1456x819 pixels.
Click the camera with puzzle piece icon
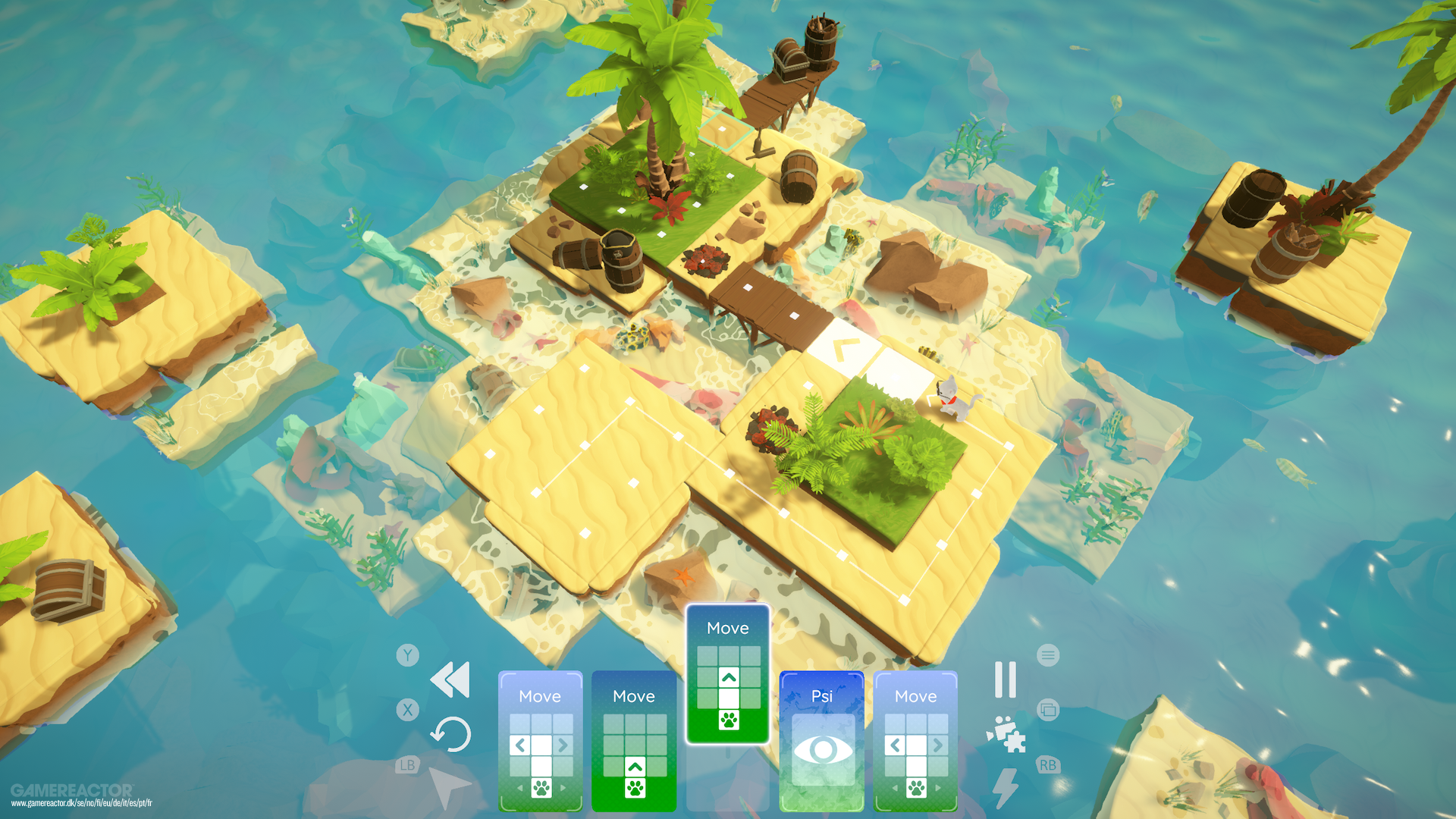click(1005, 736)
